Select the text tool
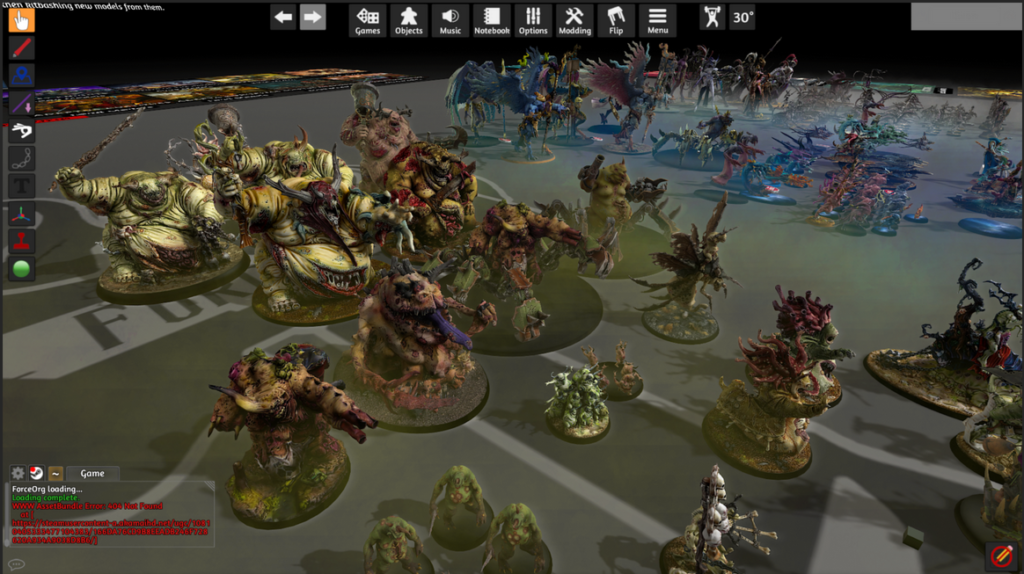The height and width of the screenshot is (574, 1024). point(22,186)
